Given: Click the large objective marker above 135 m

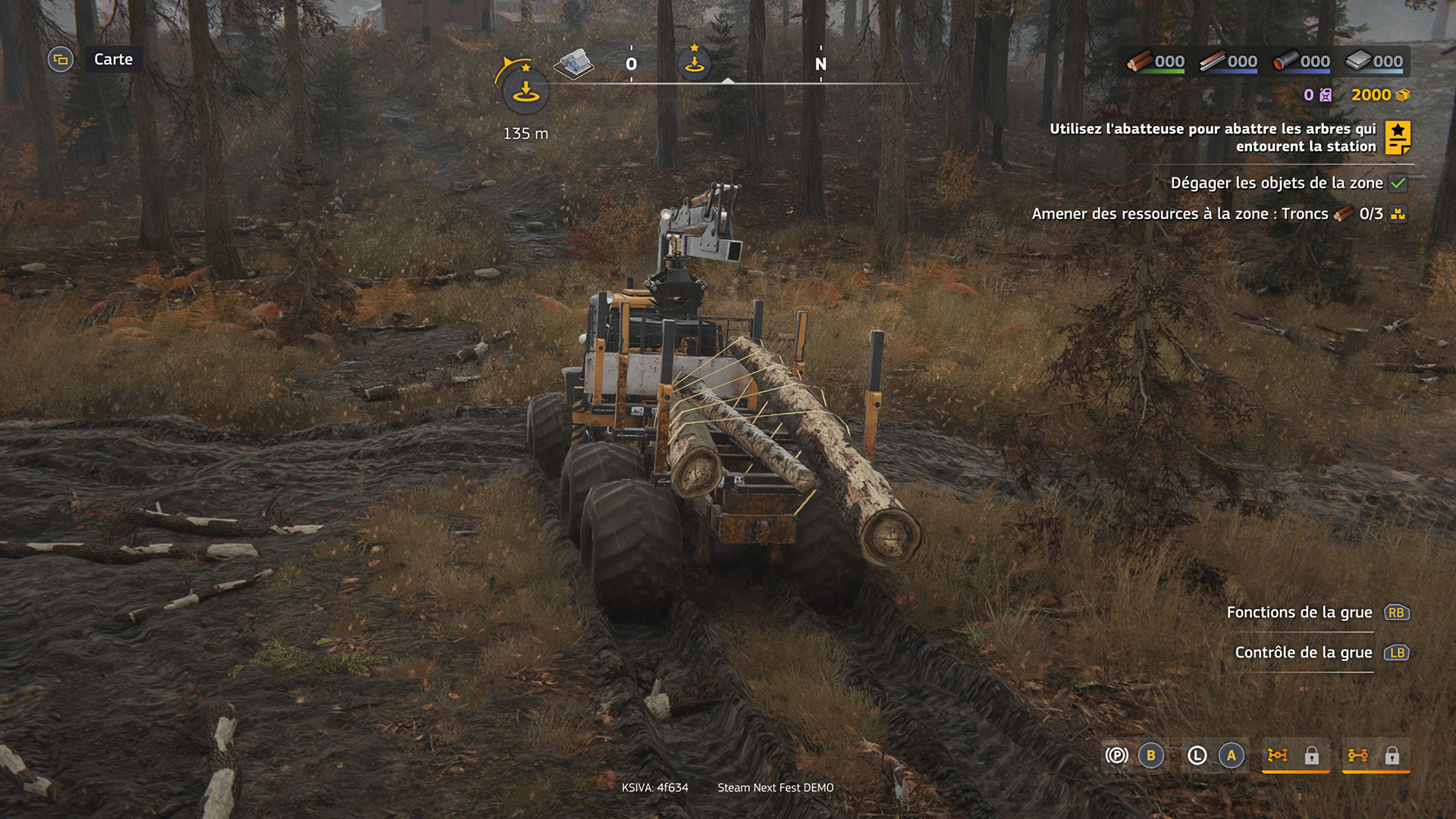Looking at the screenshot, I should pyautogui.click(x=525, y=91).
